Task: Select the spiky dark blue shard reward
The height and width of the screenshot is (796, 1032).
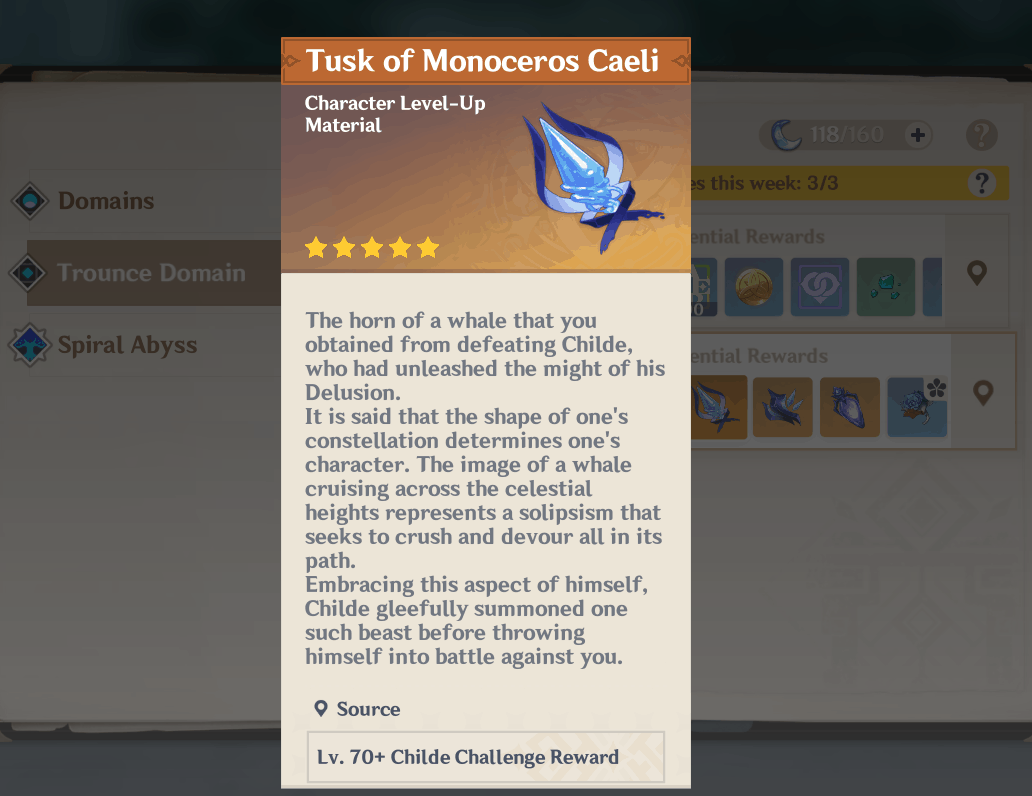Action: click(783, 407)
